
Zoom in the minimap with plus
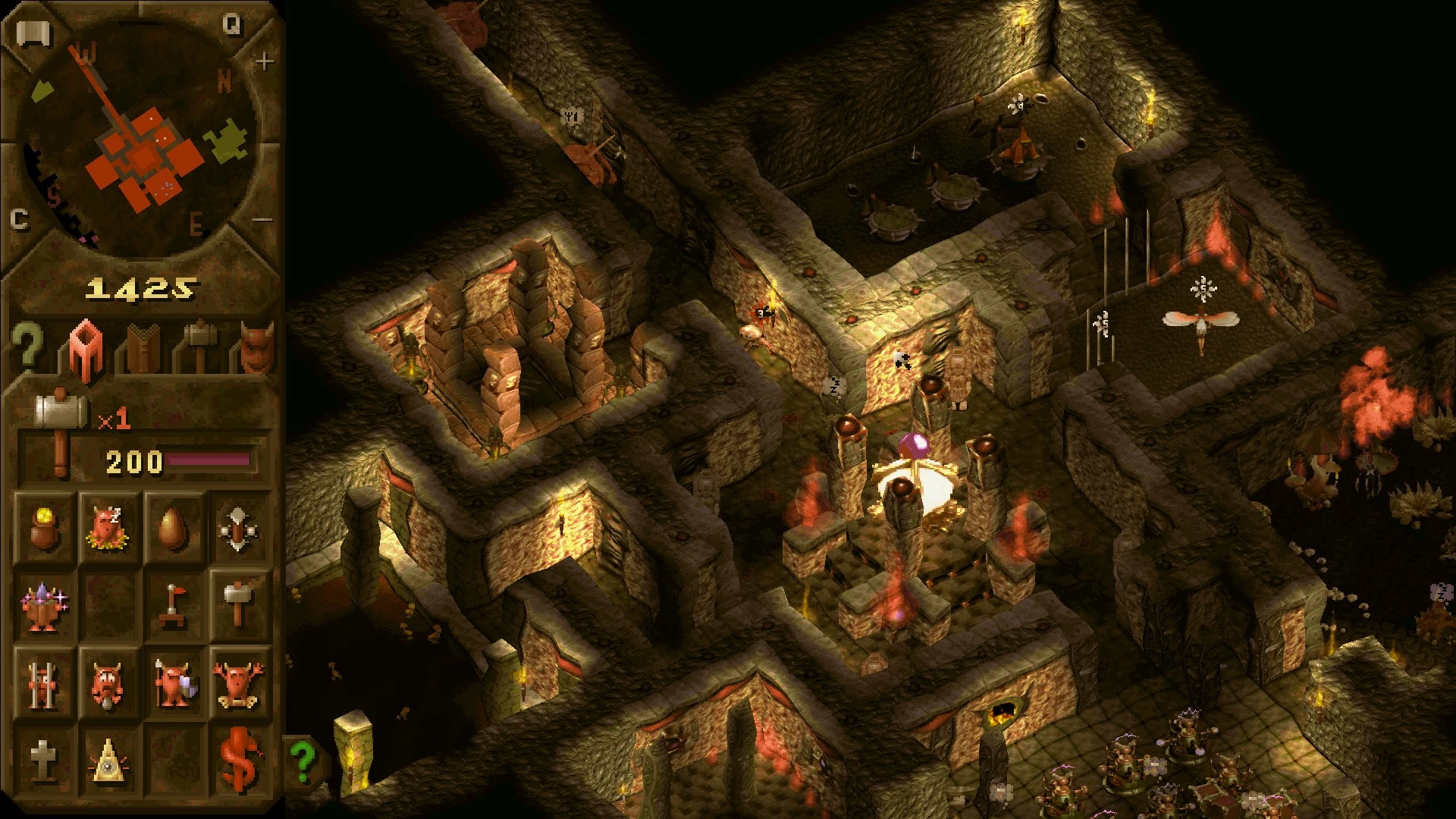(x=264, y=61)
